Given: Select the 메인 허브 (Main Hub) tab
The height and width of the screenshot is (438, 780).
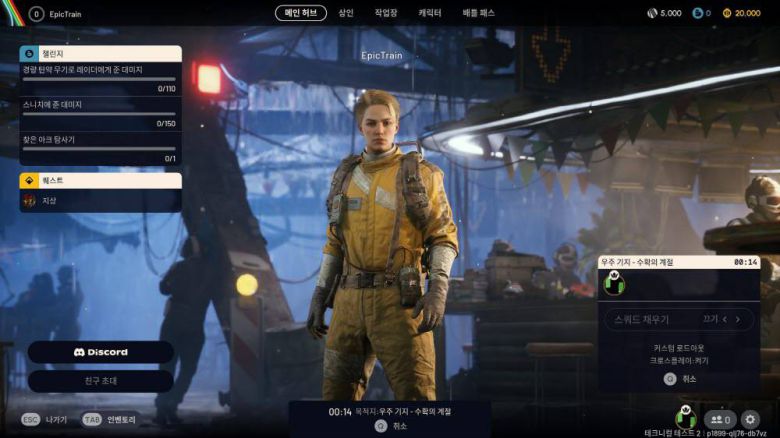Looking at the screenshot, I should [x=300, y=13].
